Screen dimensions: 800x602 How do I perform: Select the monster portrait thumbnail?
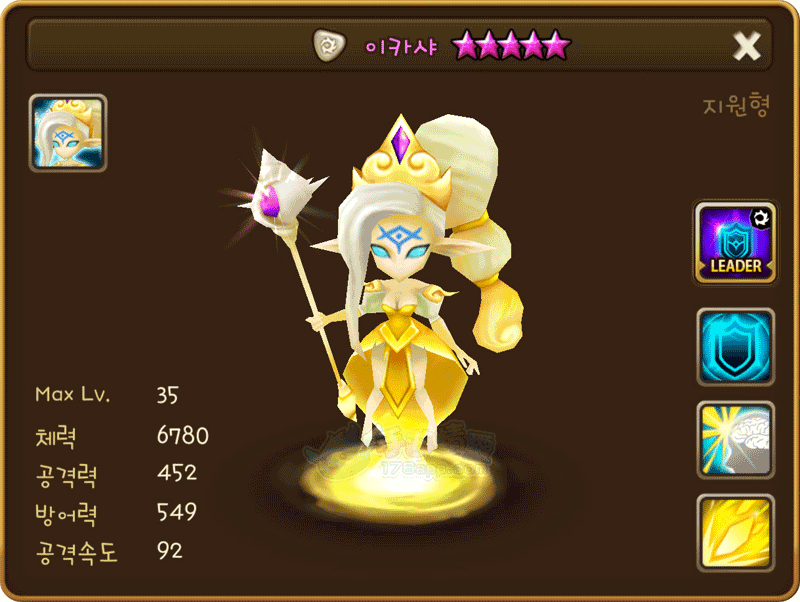(68, 133)
